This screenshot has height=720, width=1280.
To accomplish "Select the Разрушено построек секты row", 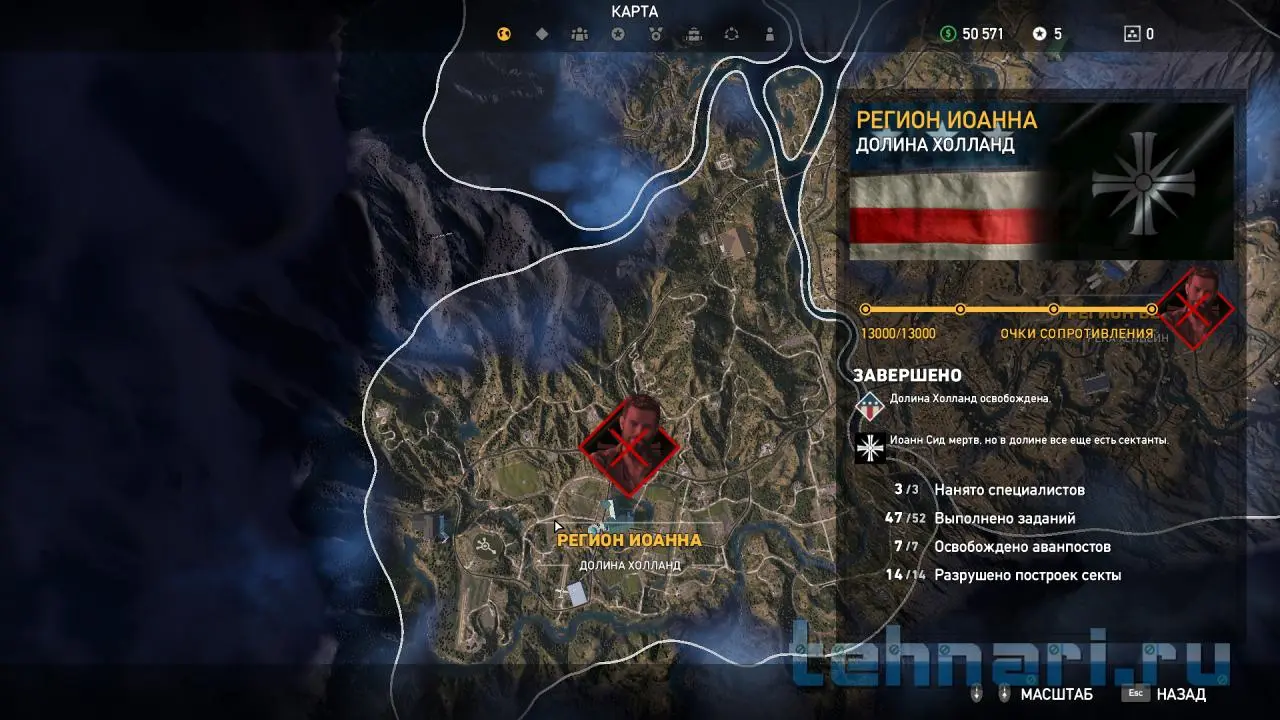I will (1027, 575).
